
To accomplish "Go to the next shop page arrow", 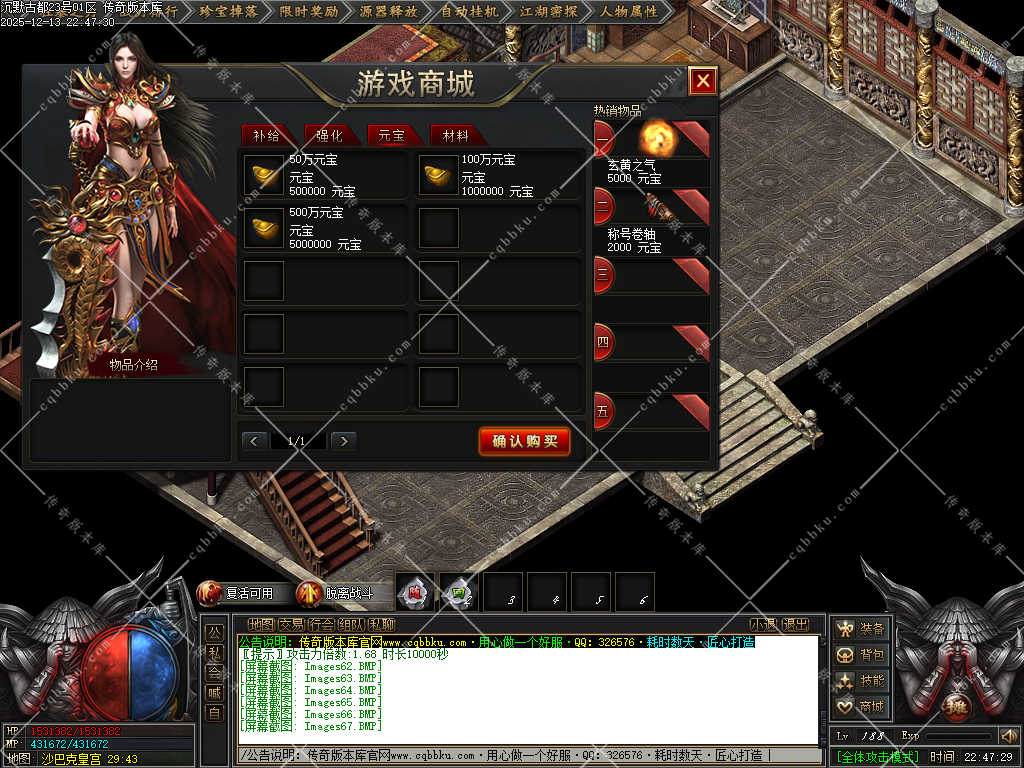I will (343, 441).
